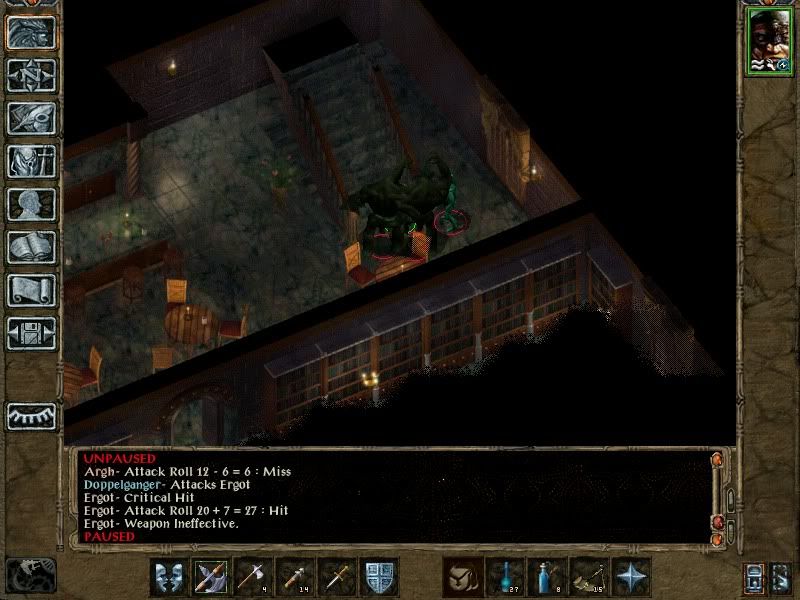Image resolution: width=800 pixels, height=600 pixels.
Task: Select Ergot's character portrait
Action: 767,42
